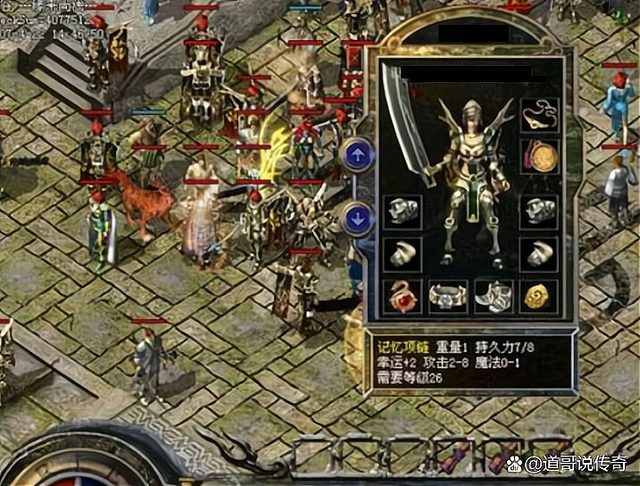
Task: Select the round gold medal slot
Action: click(540, 156)
